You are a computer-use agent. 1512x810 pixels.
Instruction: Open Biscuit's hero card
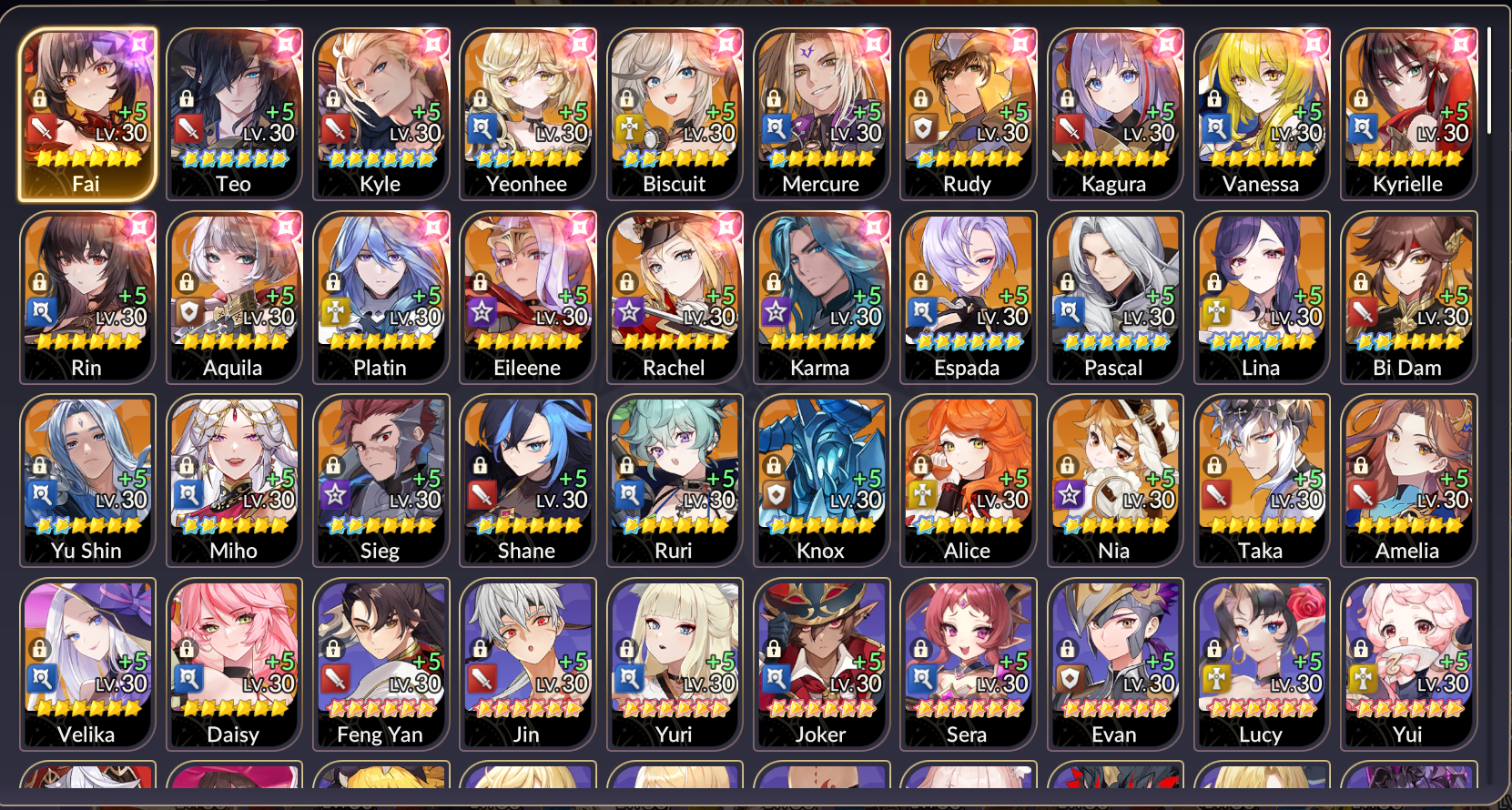pos(675,114)
